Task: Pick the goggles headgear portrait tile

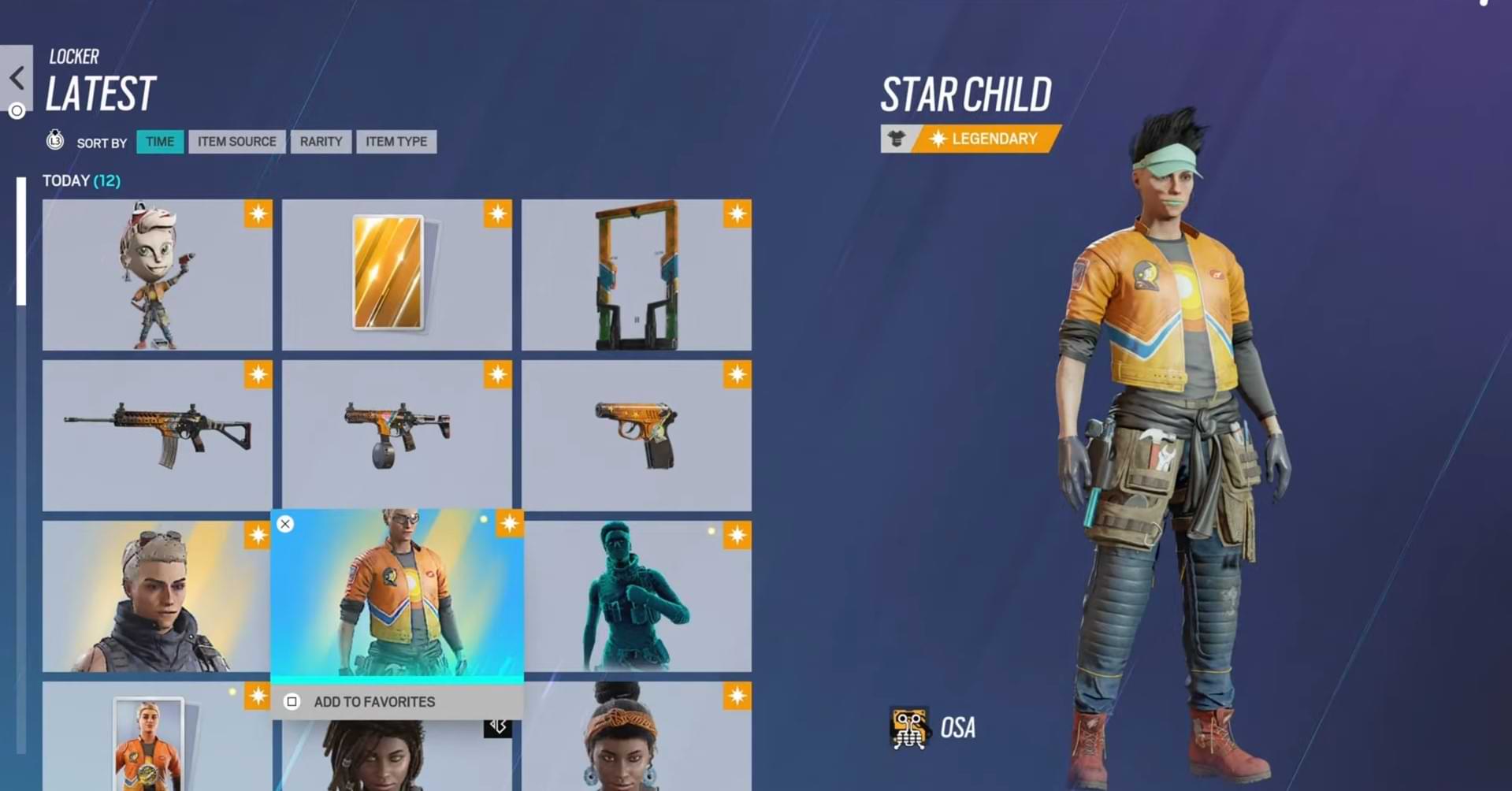Action: click(157, 596)
